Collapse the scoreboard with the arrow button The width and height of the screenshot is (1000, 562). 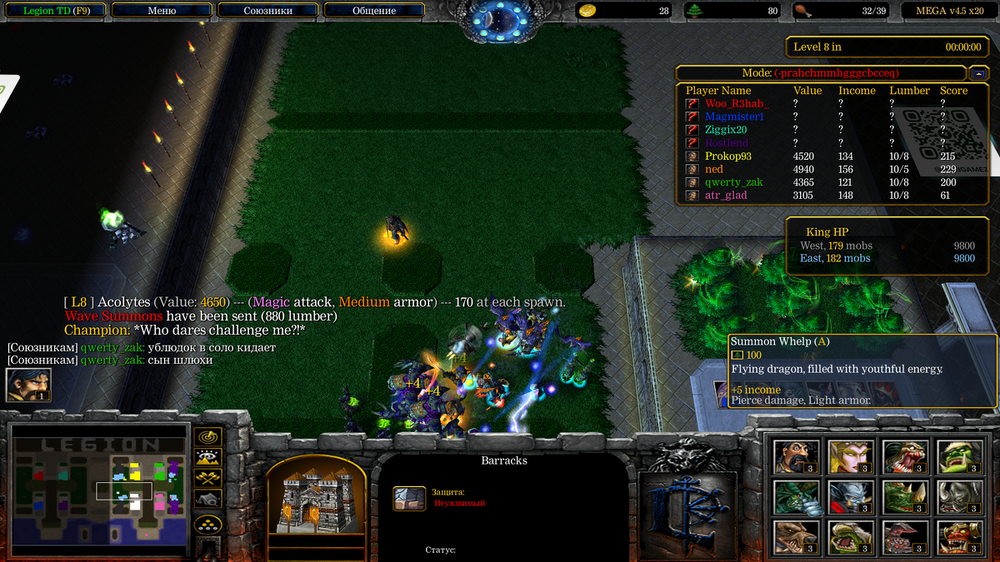pyautogui.click(x=977, y=73)
